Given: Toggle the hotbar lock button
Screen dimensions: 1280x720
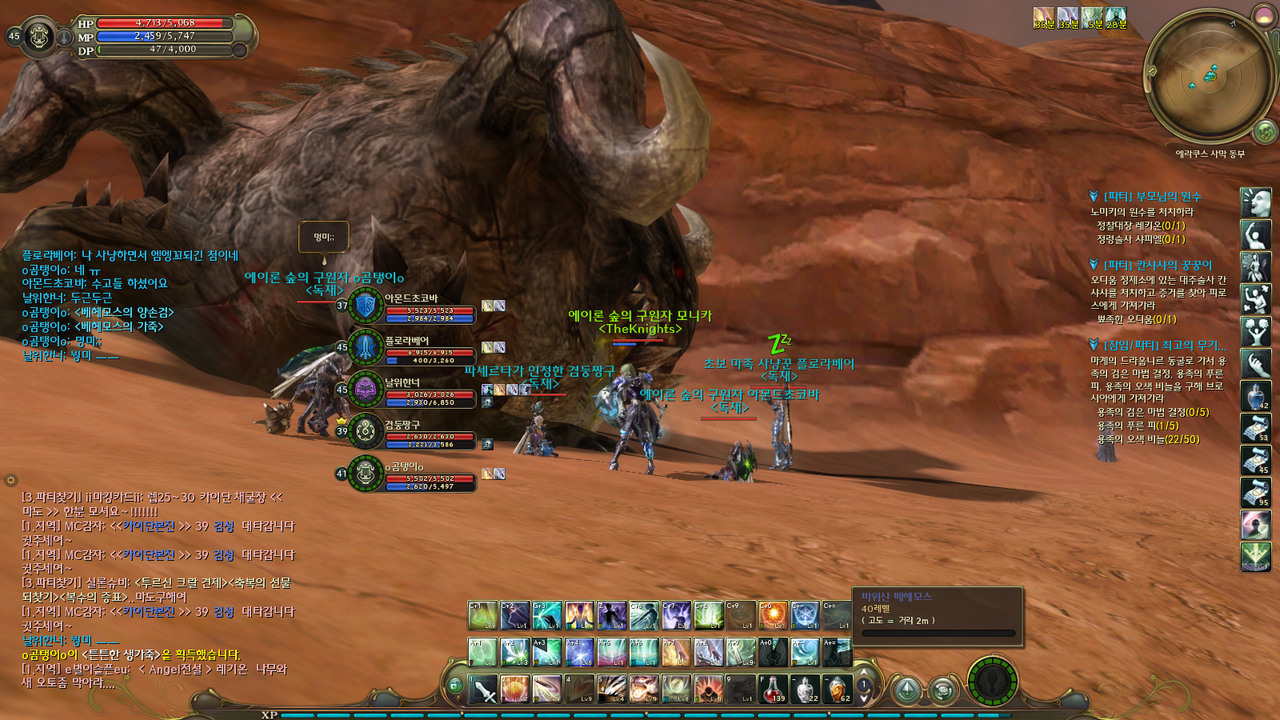Looking at the screenshot, I should 455,685.
